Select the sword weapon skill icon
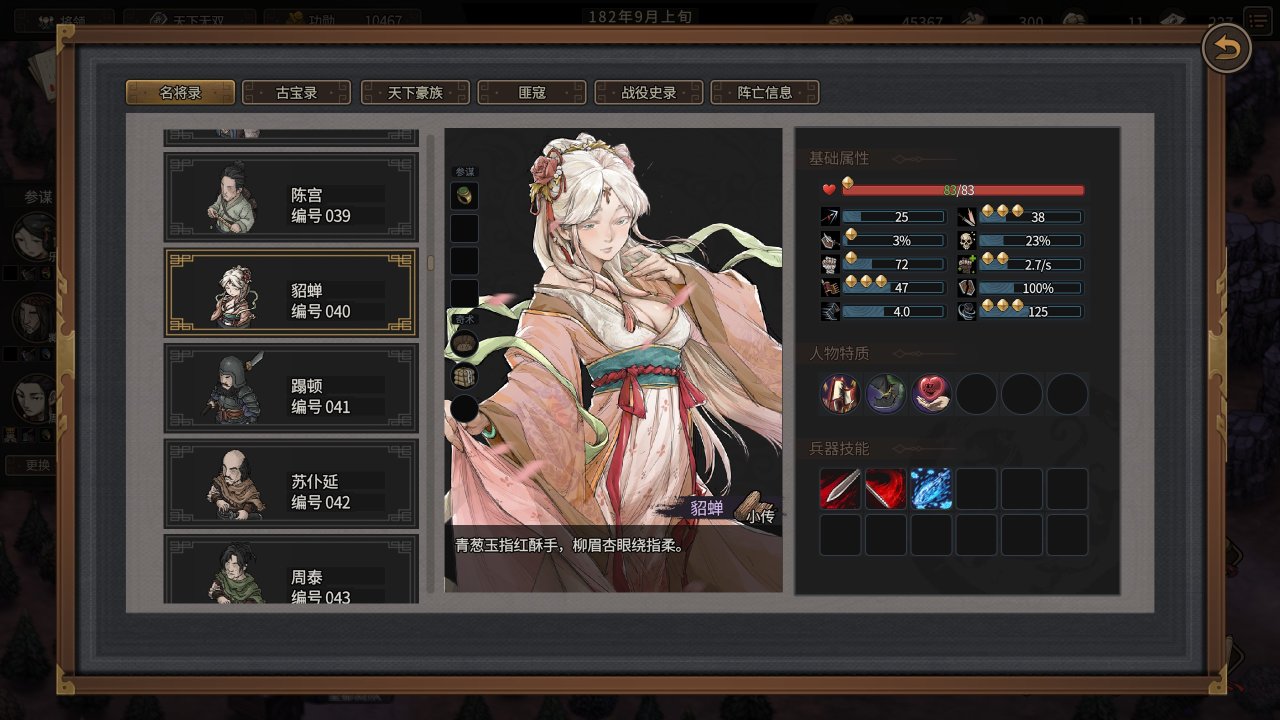This screenshot has width=1280, height=720. pos(840,489)
